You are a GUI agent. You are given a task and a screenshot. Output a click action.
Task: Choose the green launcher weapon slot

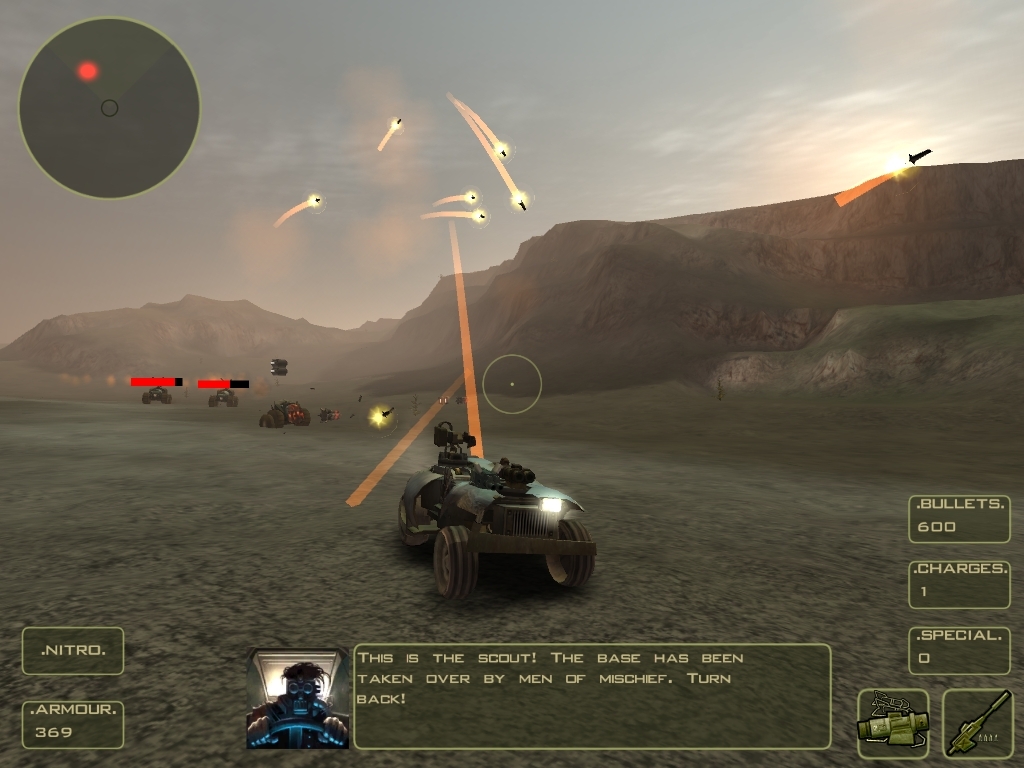click(x=893, y=724)
